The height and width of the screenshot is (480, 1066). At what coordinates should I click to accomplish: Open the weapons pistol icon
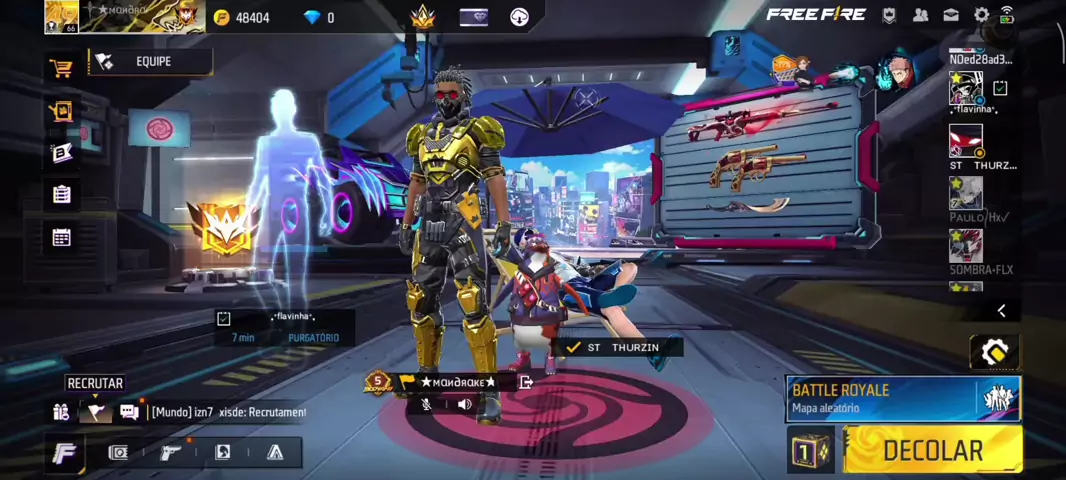171,453
